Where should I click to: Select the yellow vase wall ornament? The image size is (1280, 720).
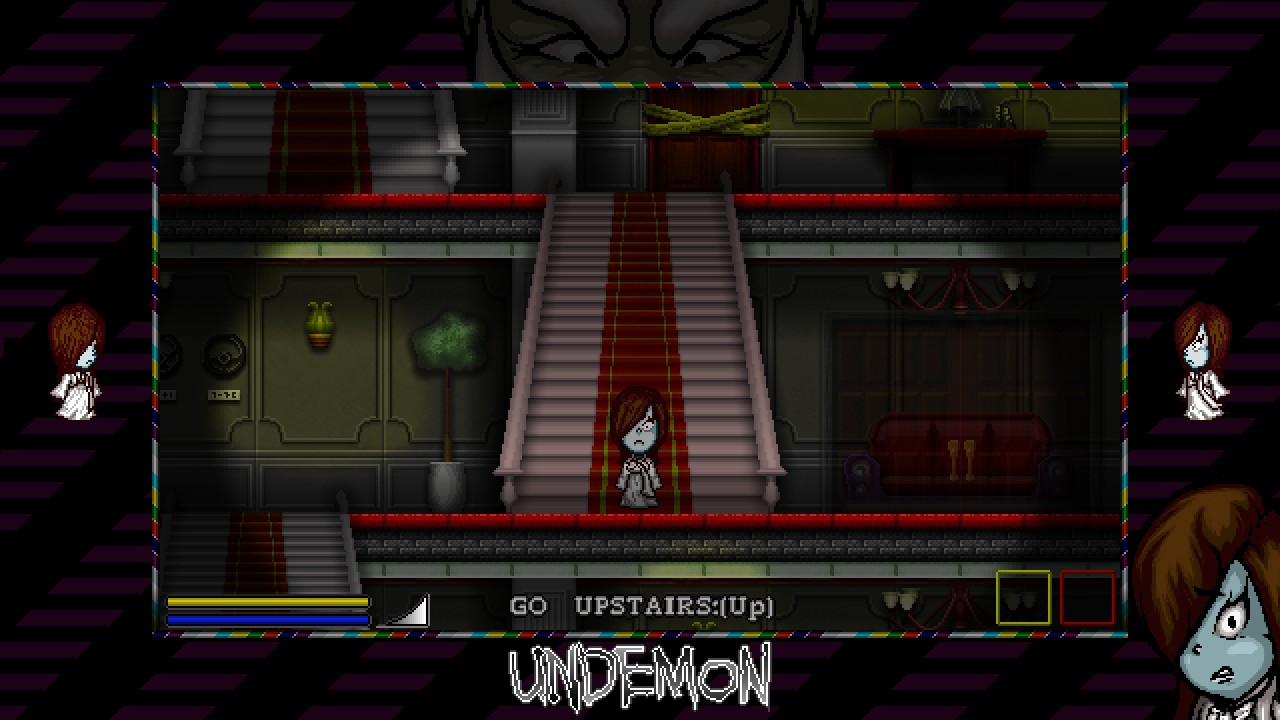pos(318,322)
